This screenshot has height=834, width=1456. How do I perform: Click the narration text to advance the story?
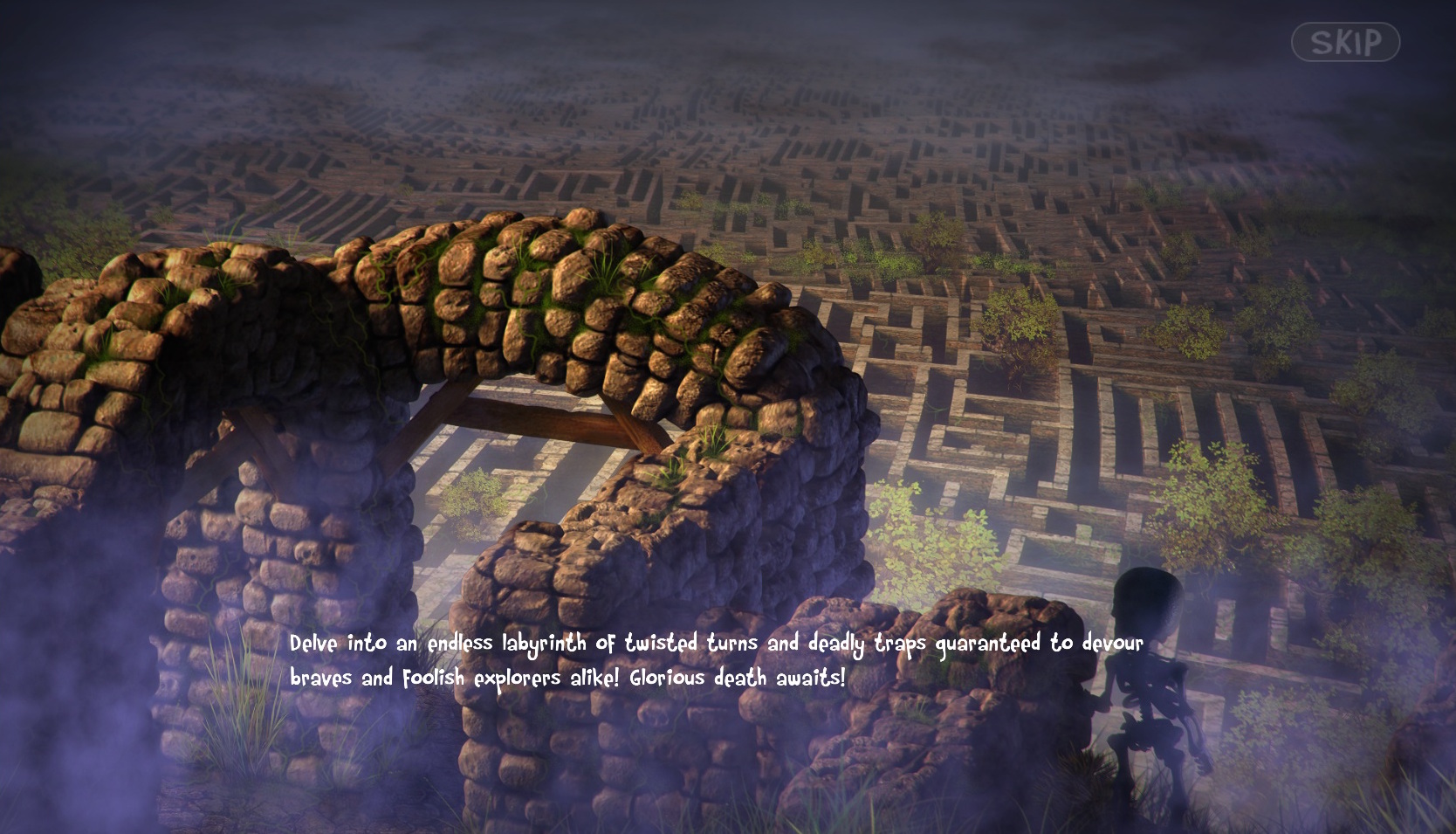click(x=716, y=659)
